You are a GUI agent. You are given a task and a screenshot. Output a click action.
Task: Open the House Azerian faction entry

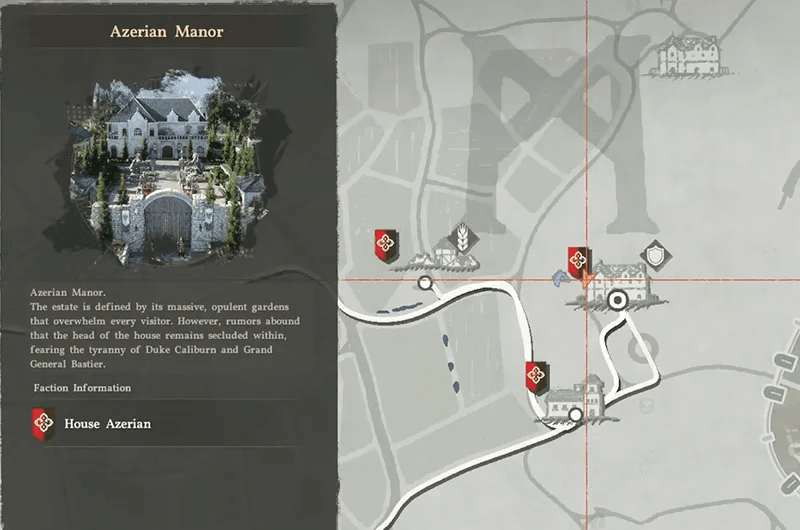(107, 424)
